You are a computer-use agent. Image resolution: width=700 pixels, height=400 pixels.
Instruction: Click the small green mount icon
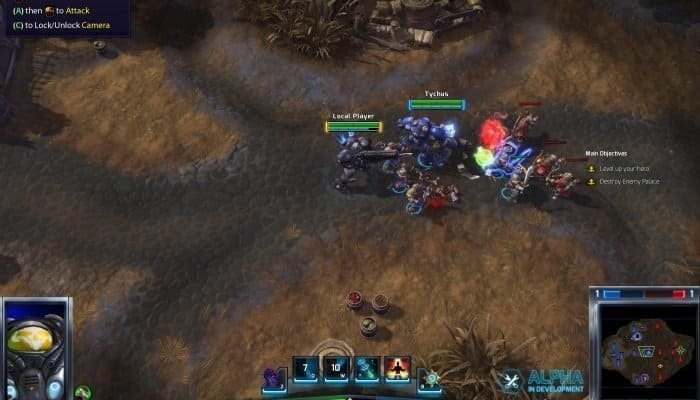(84, 391)
